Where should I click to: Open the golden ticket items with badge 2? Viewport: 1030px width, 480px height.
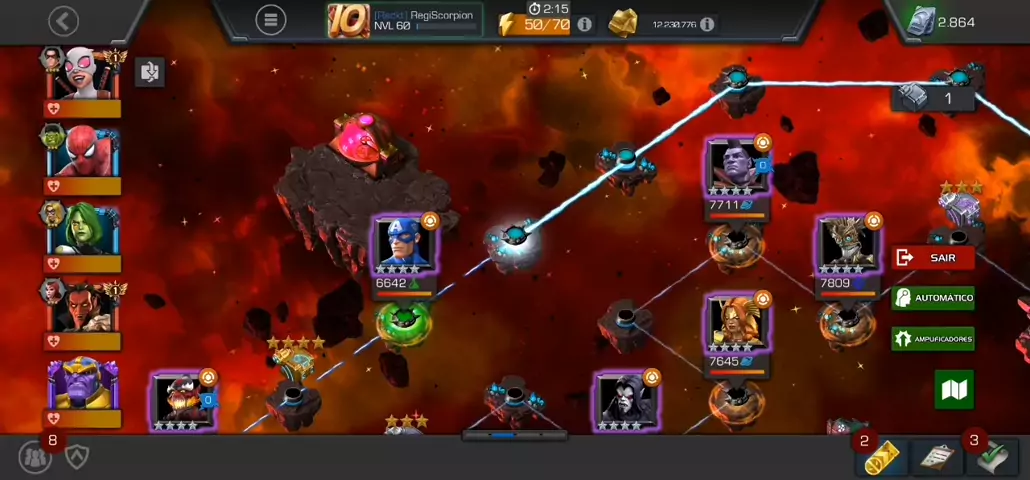pyautogui.click(x=881, y=458)
